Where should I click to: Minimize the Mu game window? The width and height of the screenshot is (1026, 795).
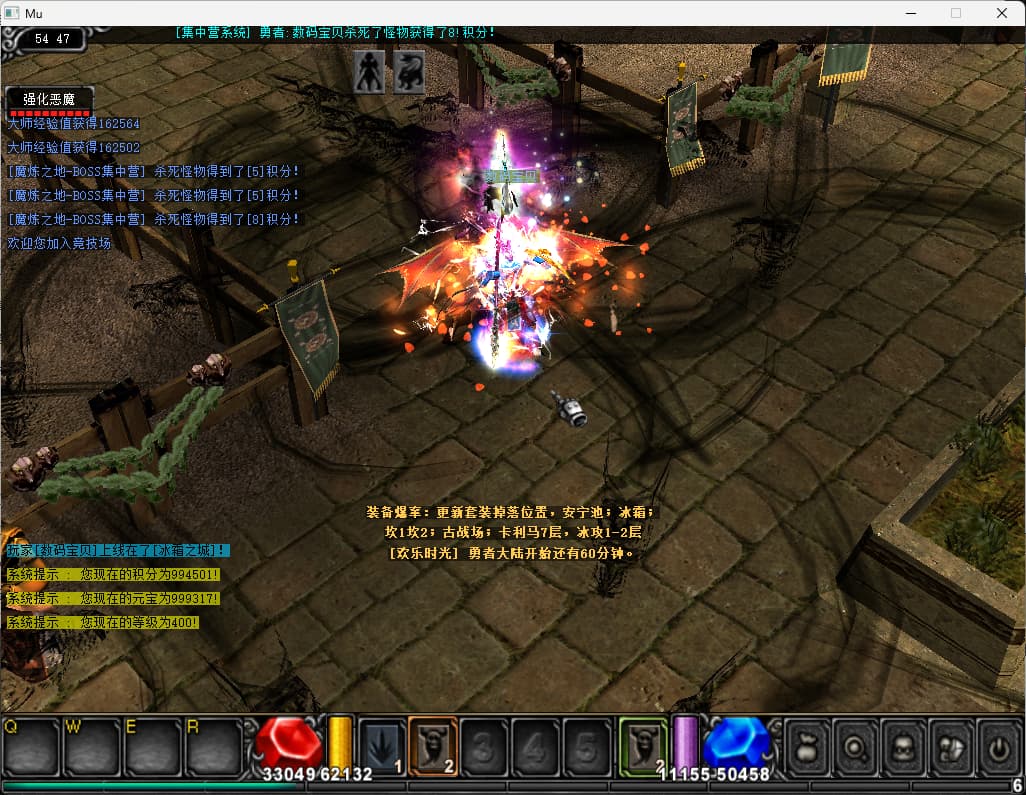(x=910, y=13)
